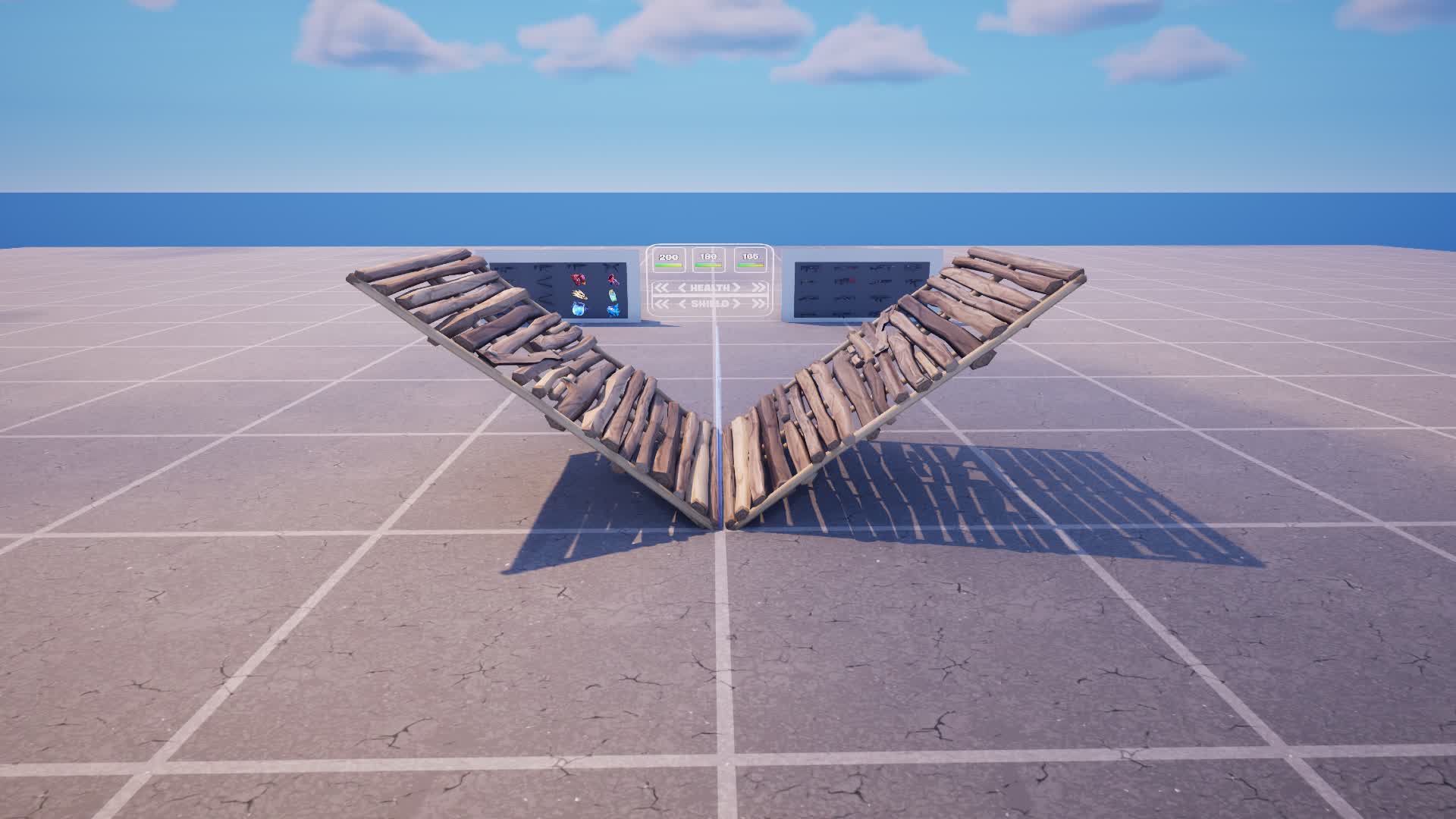Screen dimensions: 1456x819
Task: Select the small red Chug Splash icon
Action: click(x=613, y=279)
